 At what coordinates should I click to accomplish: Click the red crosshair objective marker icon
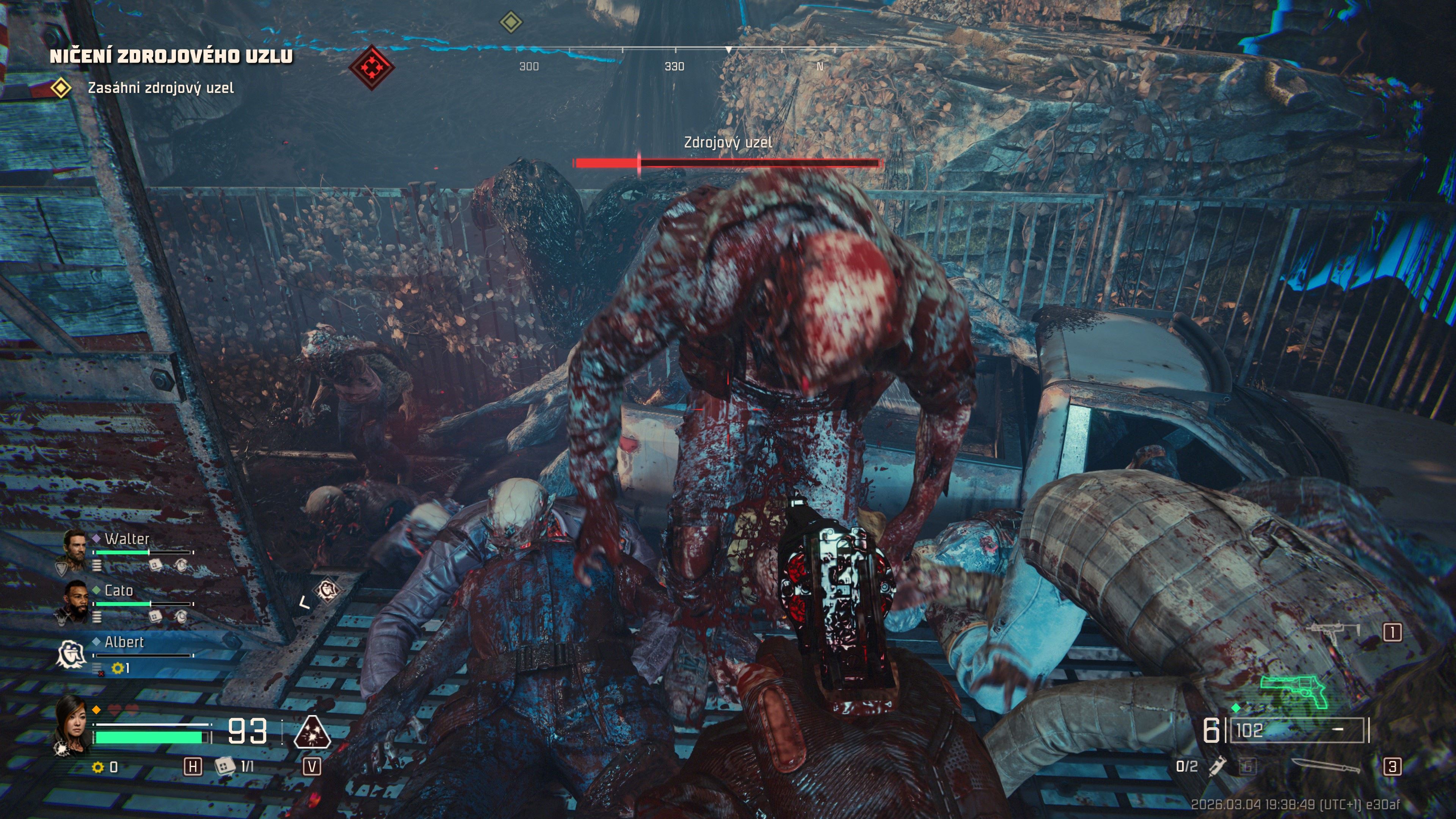tap(371, 68)
